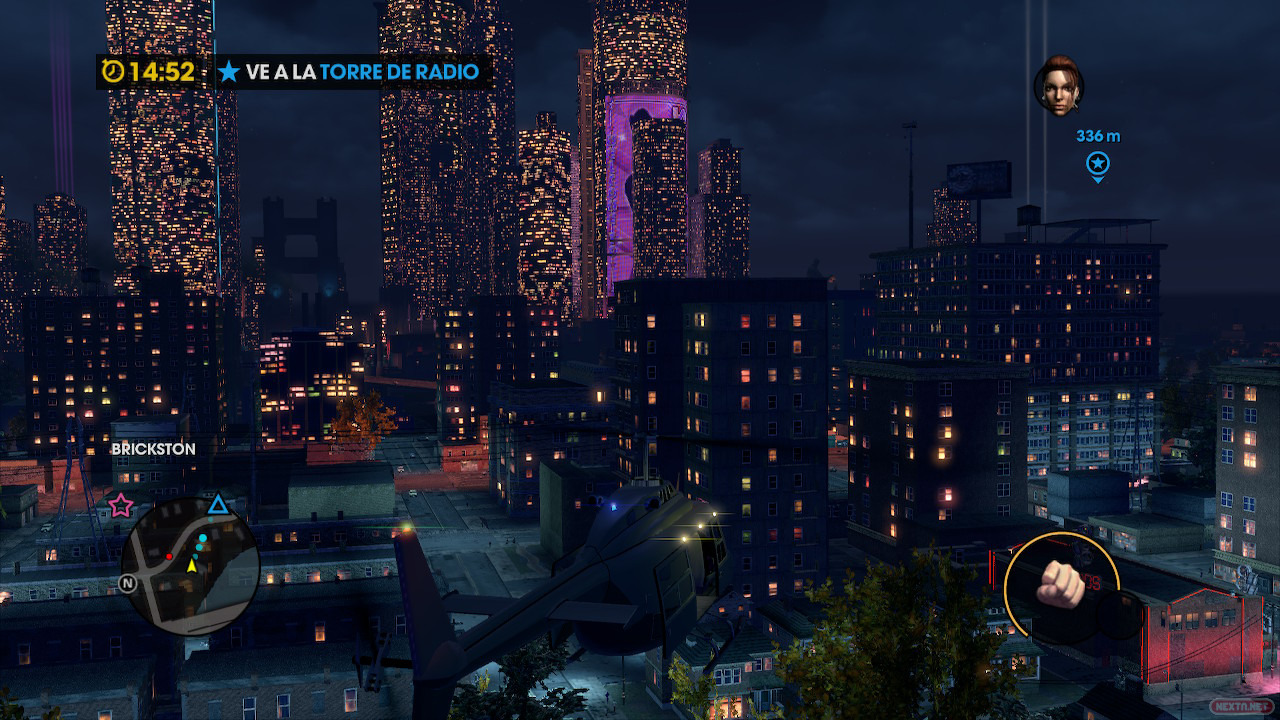The width and height of the screenshot is (1280, 720).
Task: Click the blue triangle minimap marker
Action: click(x=218, y=503)
